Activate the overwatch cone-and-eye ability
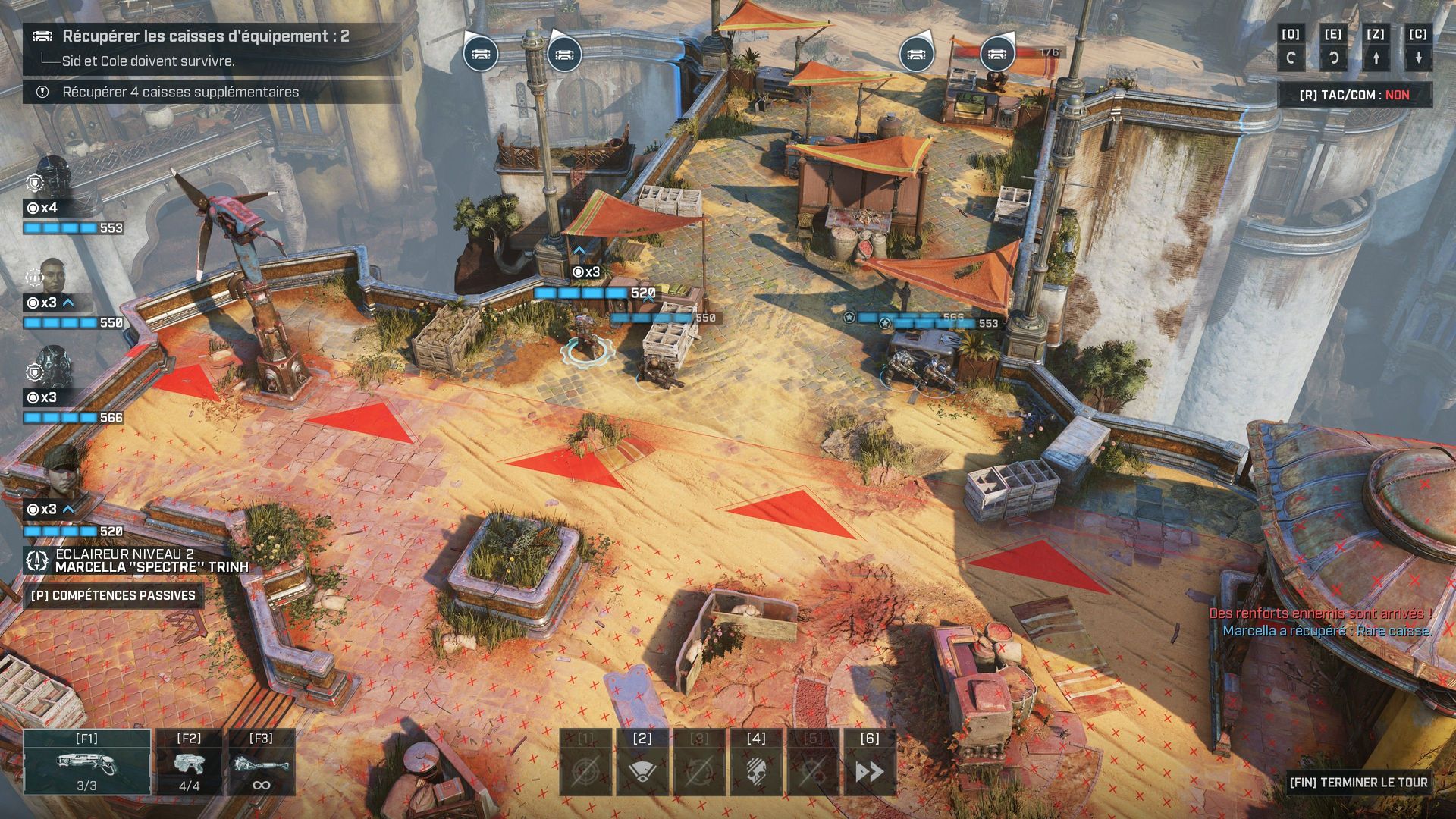 642,762
